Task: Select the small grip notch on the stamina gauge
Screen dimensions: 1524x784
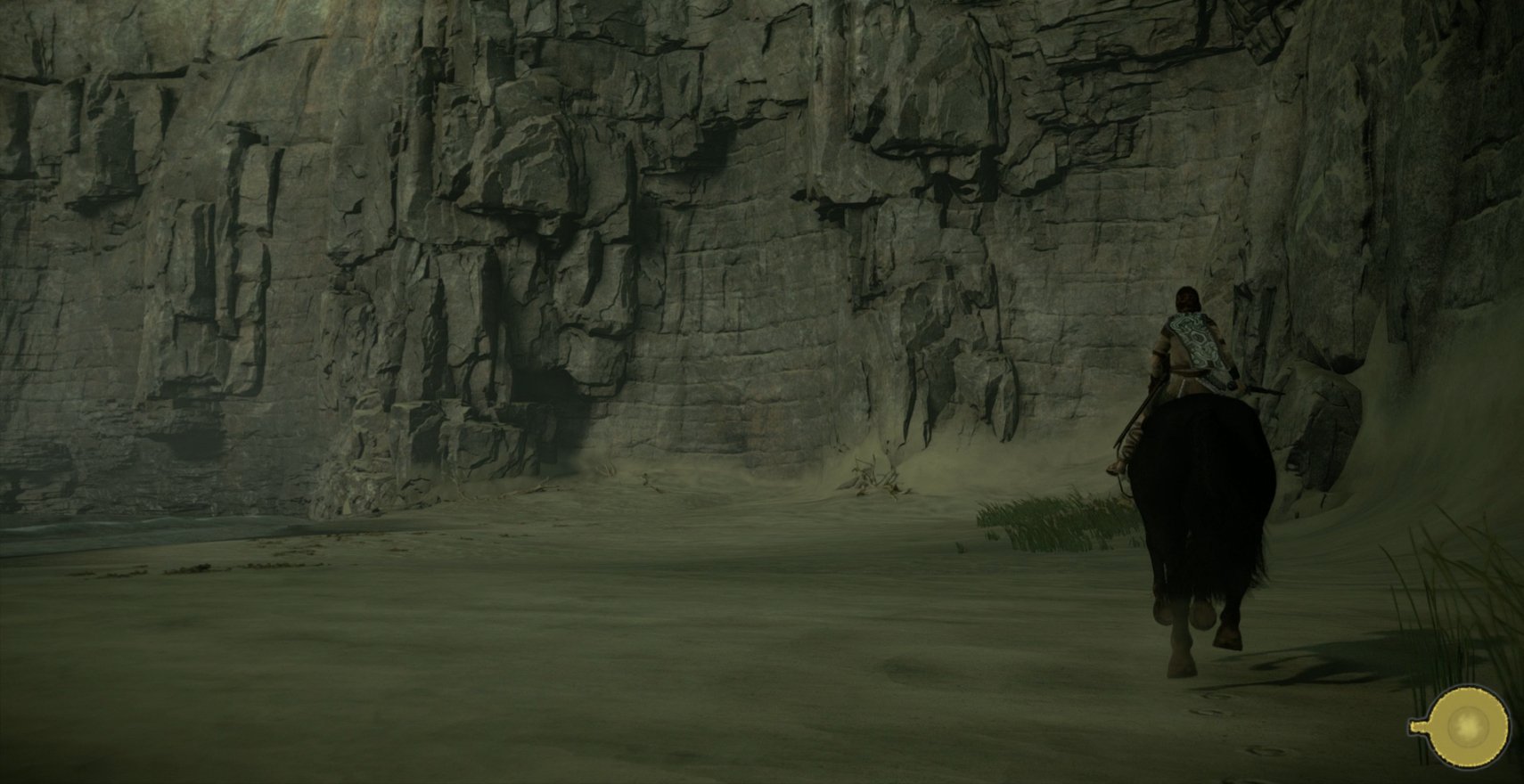Action: click(1416, 724)
